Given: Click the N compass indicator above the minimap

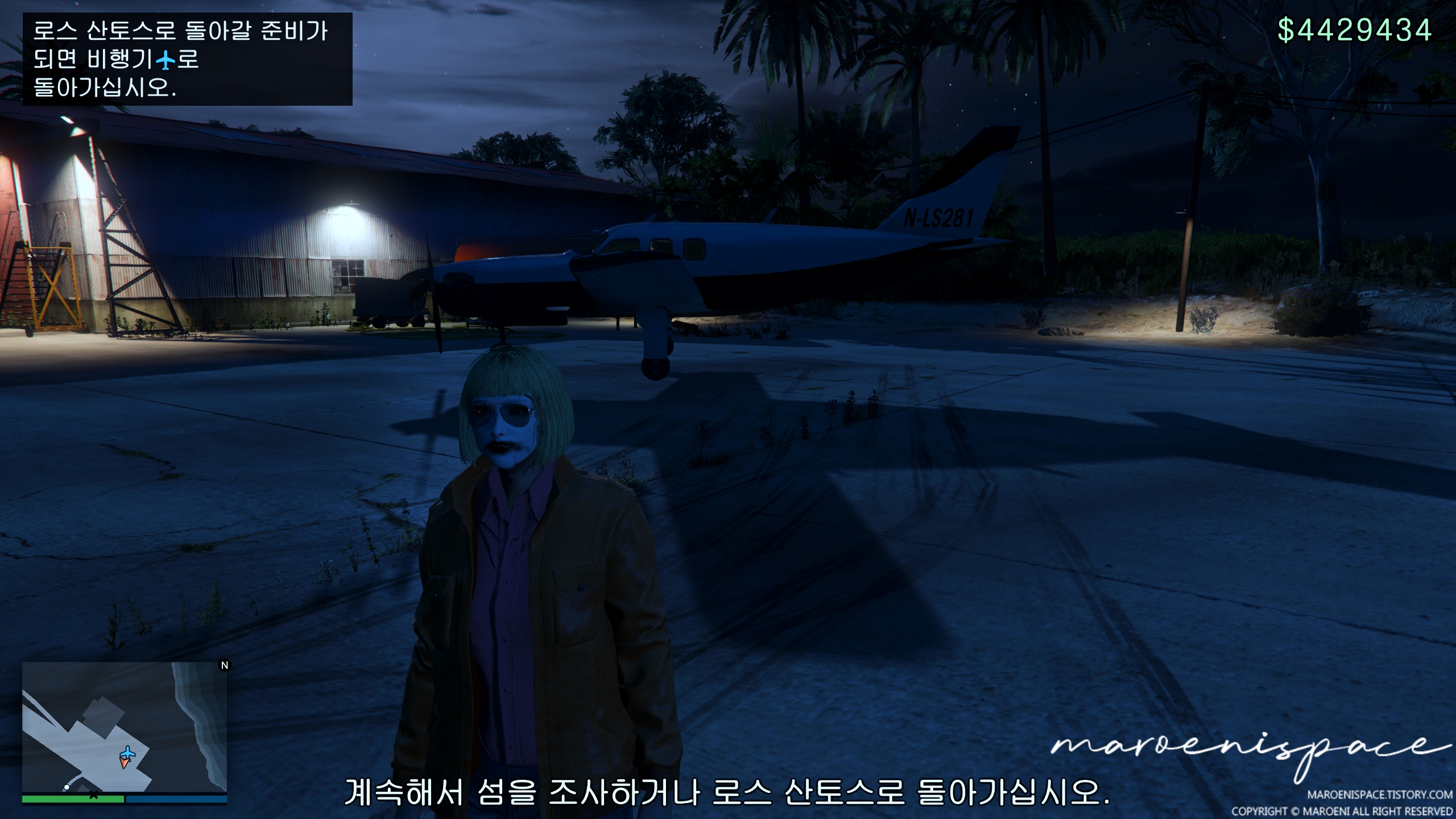Looking at the screenshot, I should [x=224, y=665].
